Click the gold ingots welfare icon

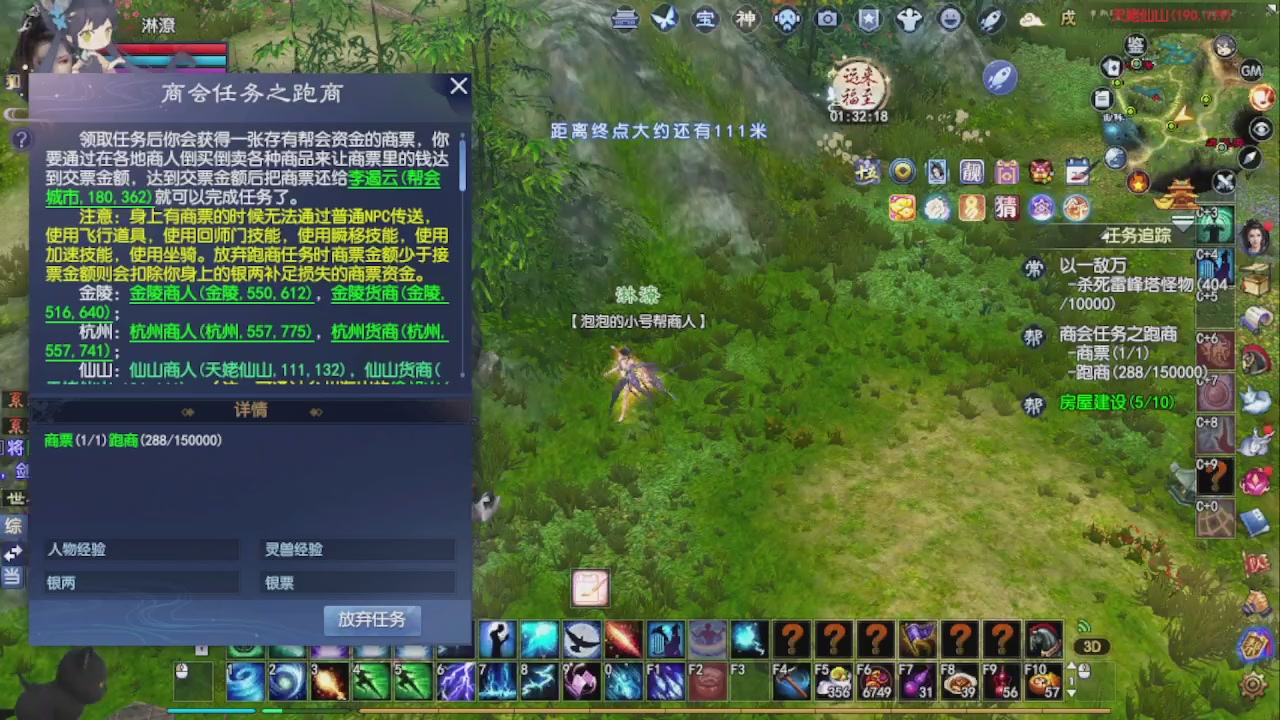point(902,207)
